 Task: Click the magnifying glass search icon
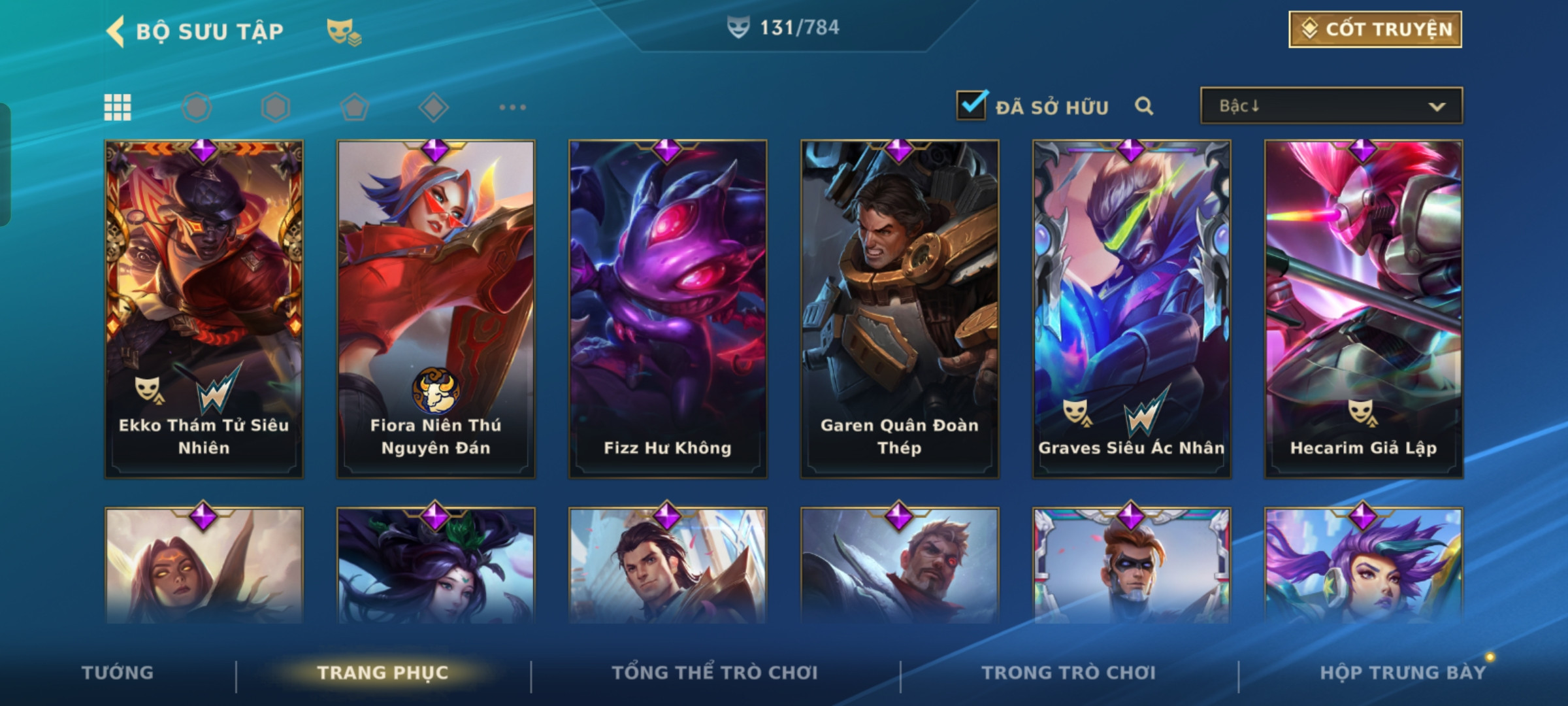pos(1144,106)
